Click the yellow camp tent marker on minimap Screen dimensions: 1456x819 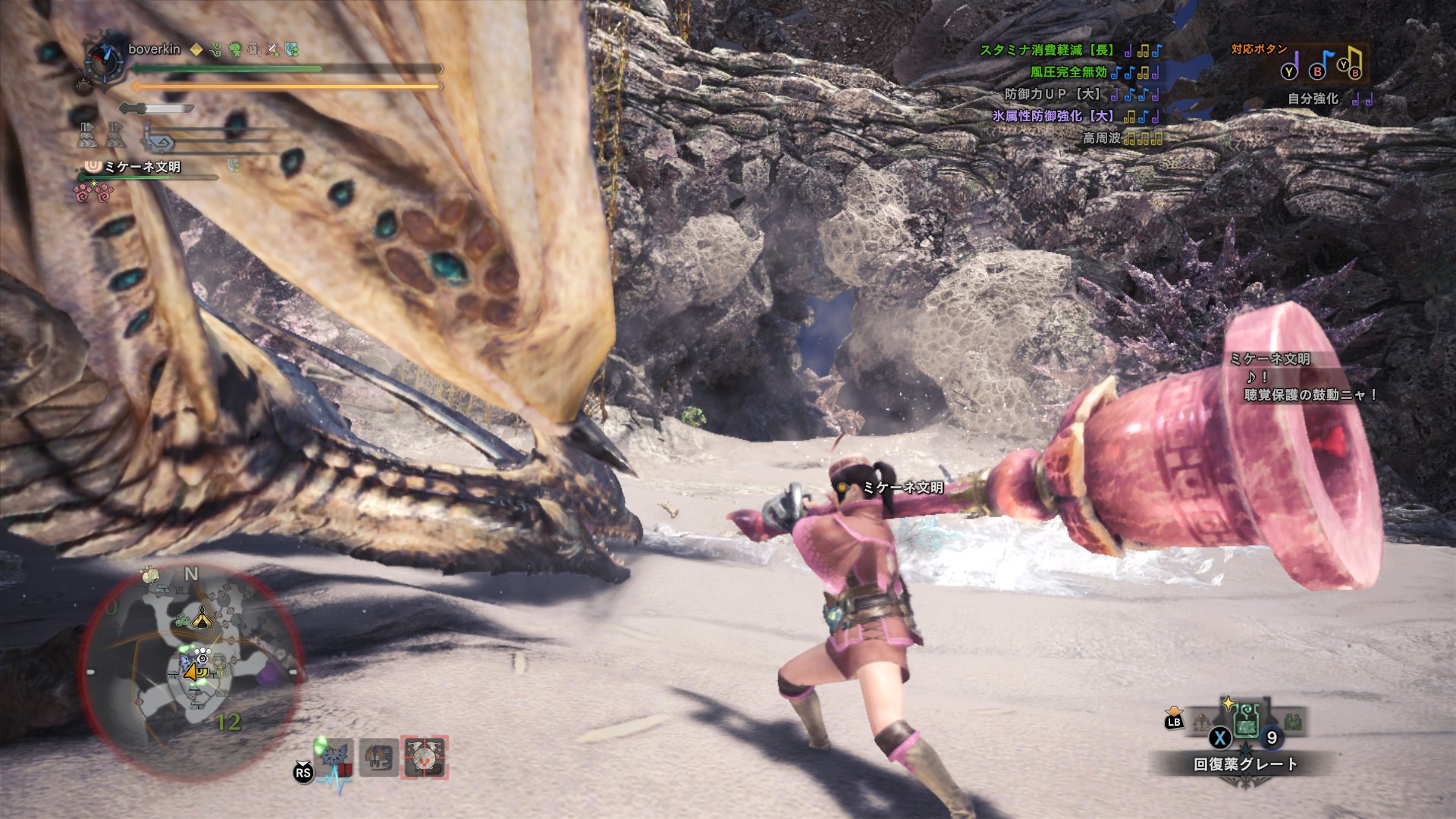[201, 619]
